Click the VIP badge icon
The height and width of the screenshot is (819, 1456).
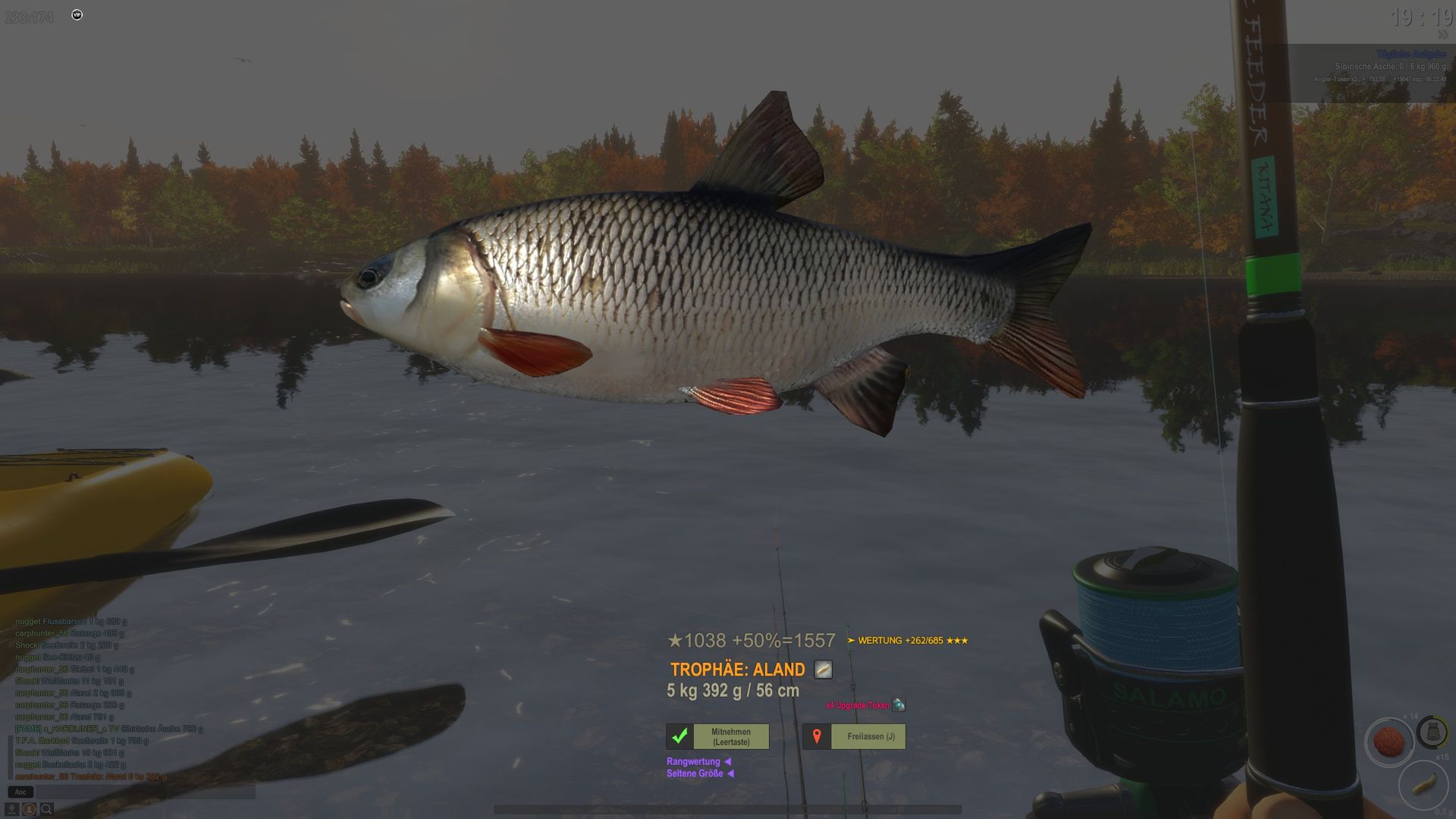click(x=77, y=15)
